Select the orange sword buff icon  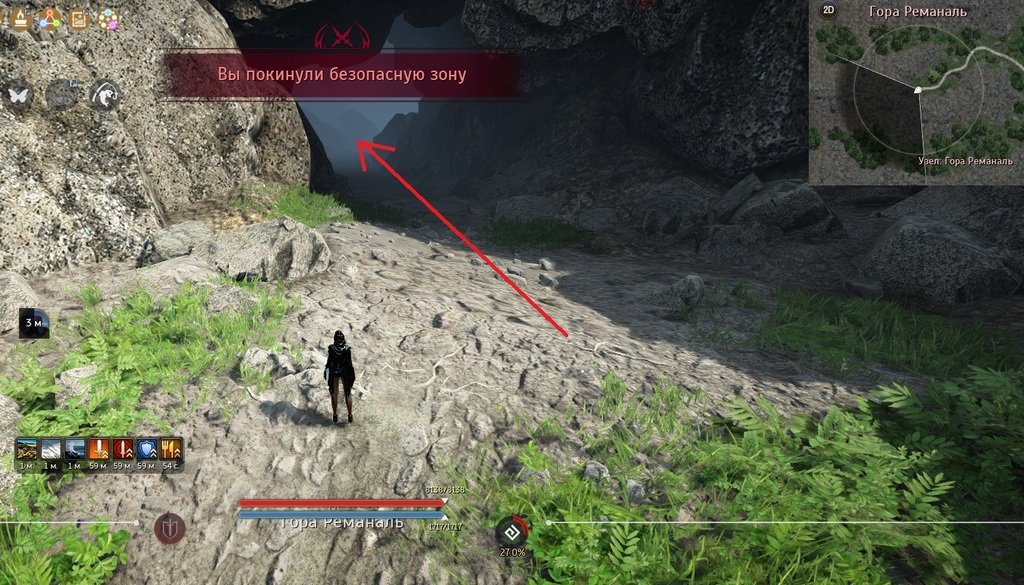click(x=100, y=450)
